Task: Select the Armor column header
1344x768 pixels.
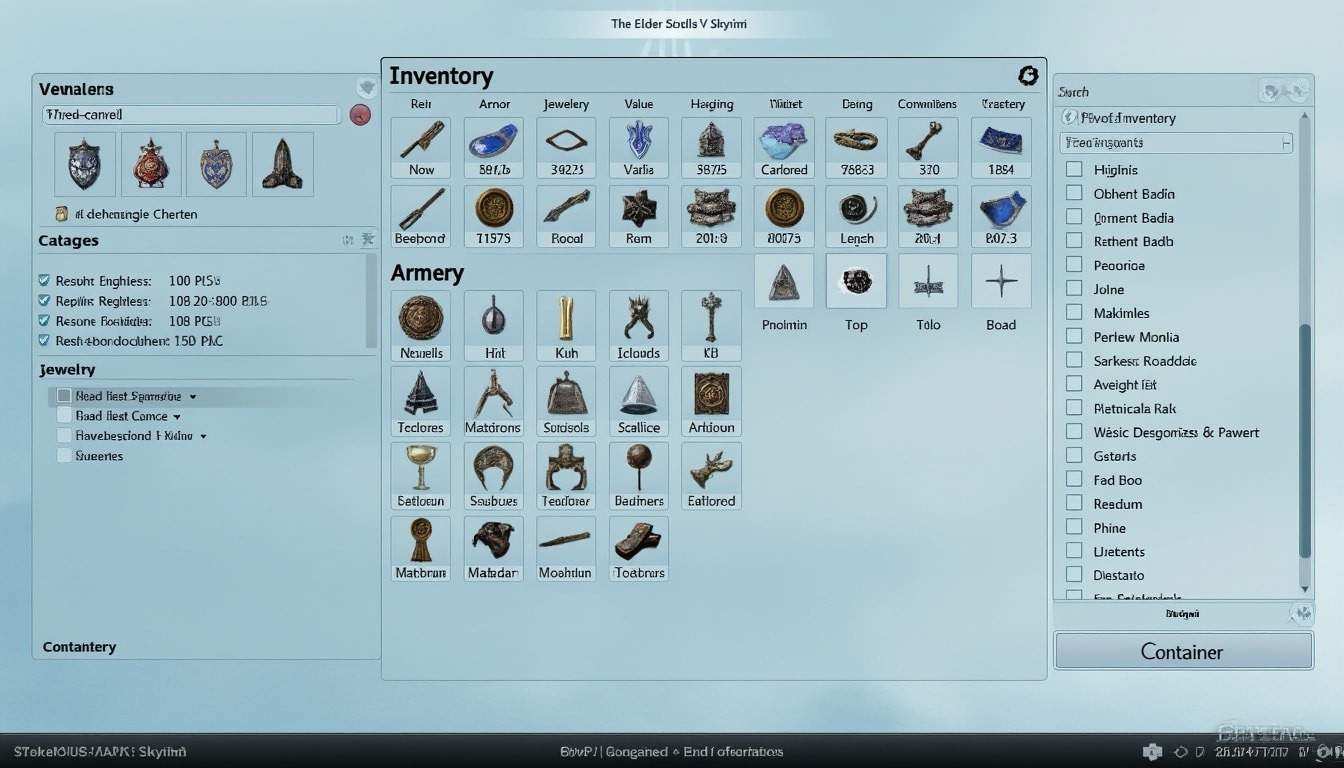Action: pyautogui.click(x=493, y=103)
